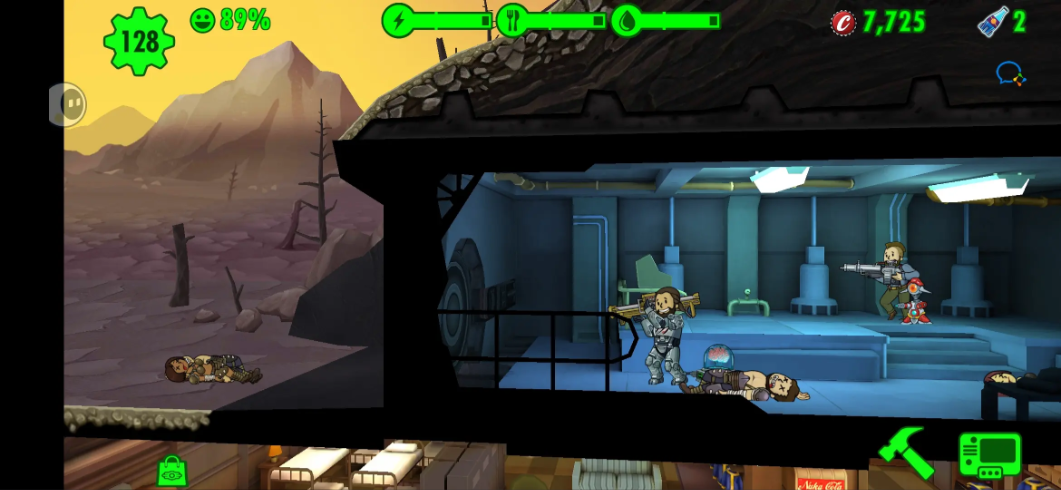1061x490 pixels.
Task: Open the Pip-Boy menu
Action: point(989,455)
